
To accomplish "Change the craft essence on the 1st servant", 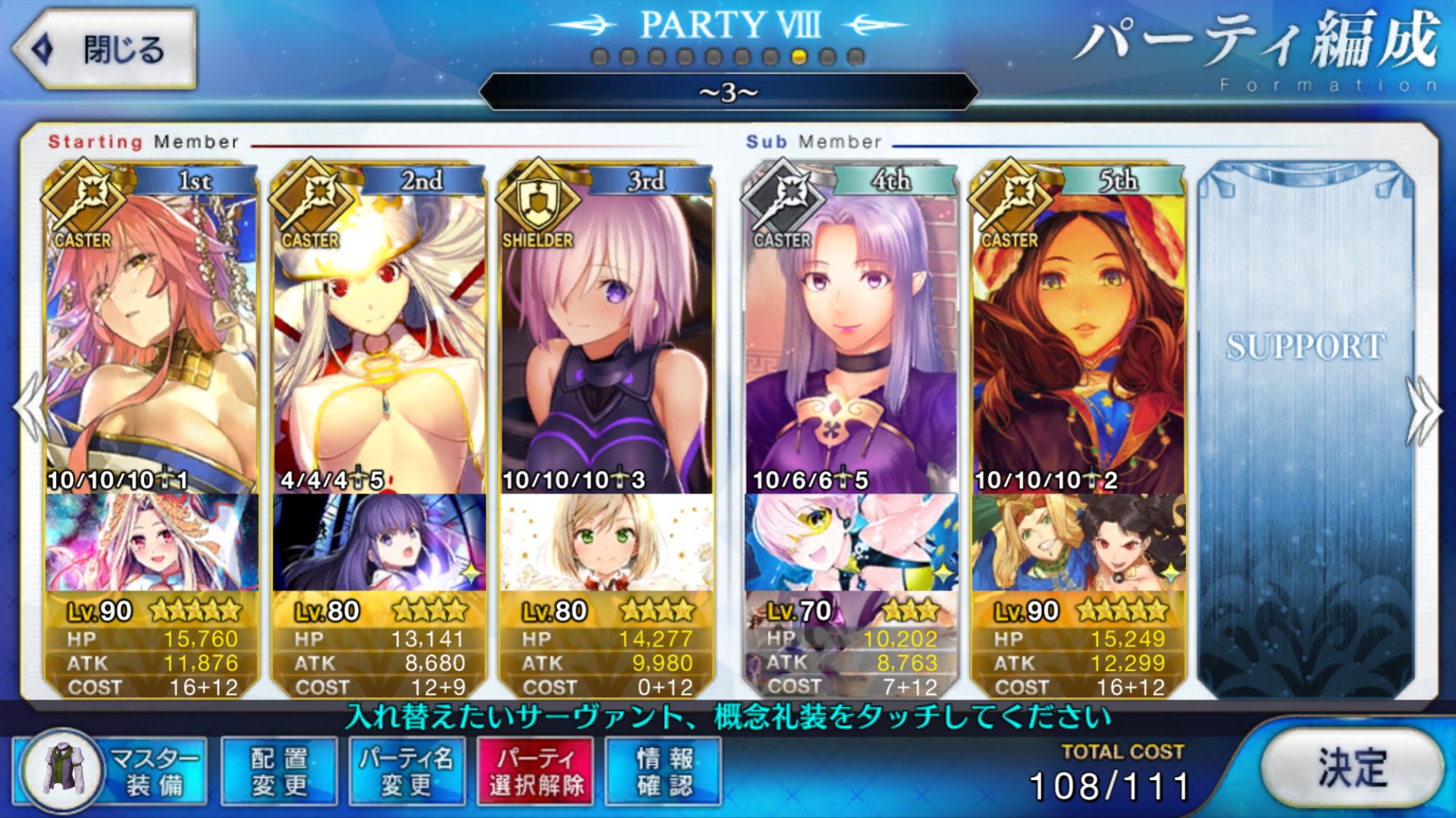I will pyautogui.click(x=151, y=542).
